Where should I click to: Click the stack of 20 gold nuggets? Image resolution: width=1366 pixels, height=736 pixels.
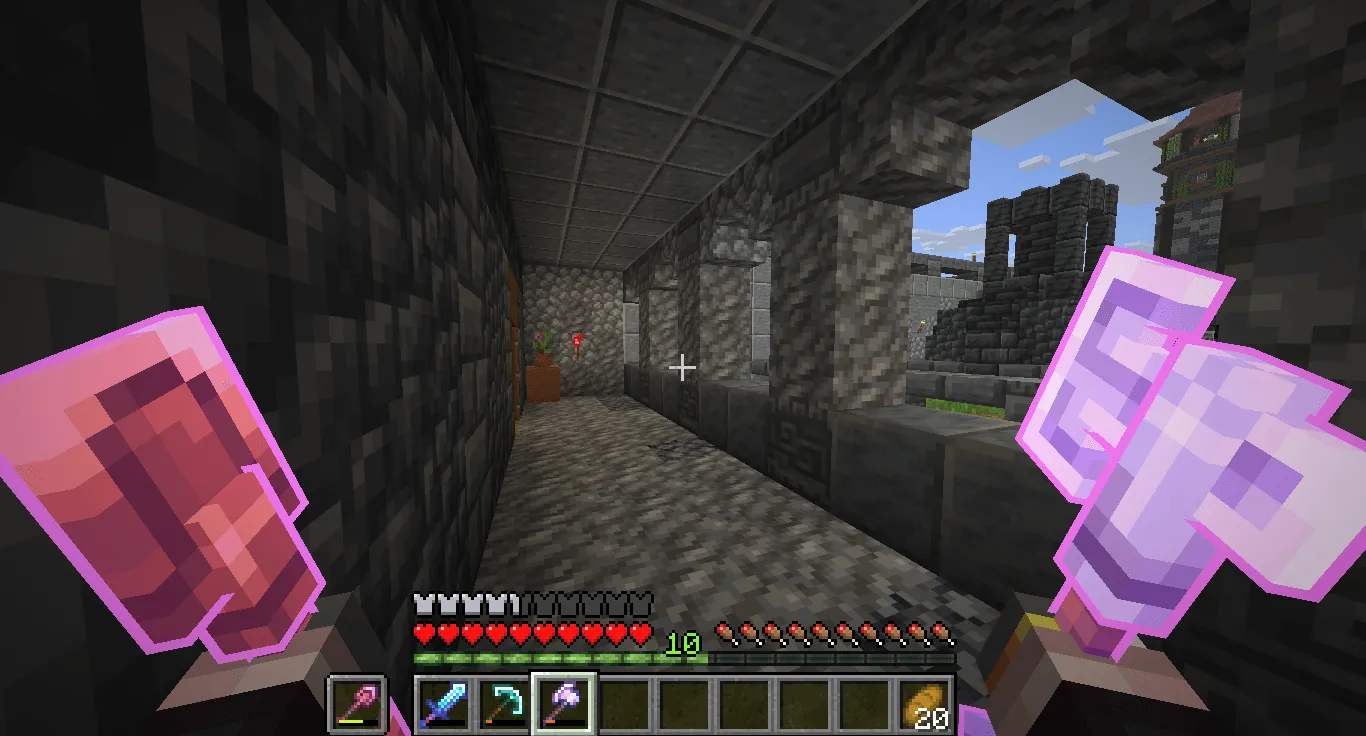pos(926,703)
